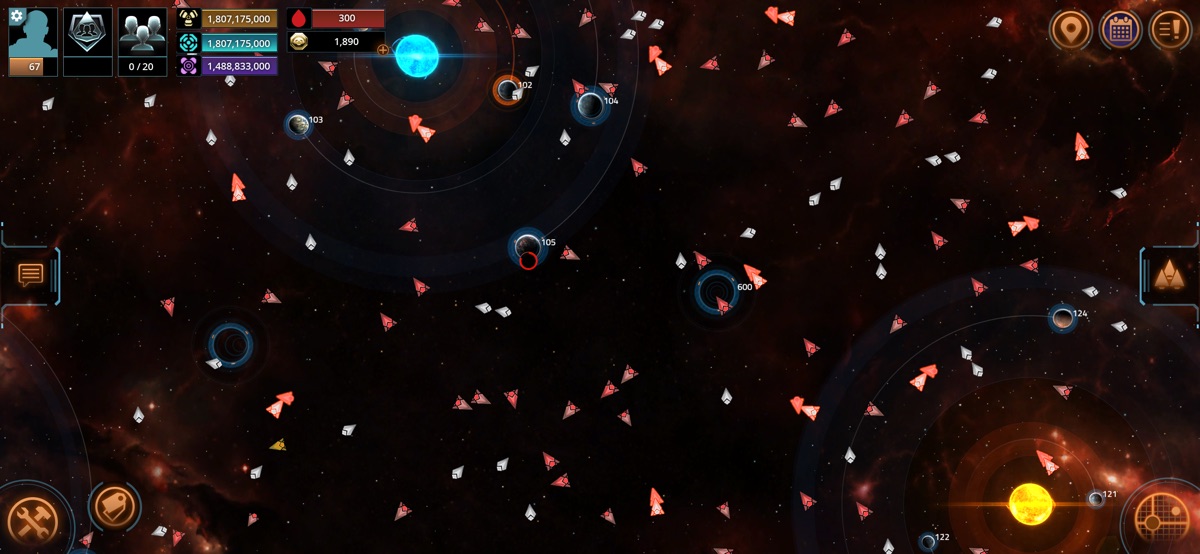Select planet numbered 103
The height and width of the screenshot is (554, 1200).
click(298, 124)
